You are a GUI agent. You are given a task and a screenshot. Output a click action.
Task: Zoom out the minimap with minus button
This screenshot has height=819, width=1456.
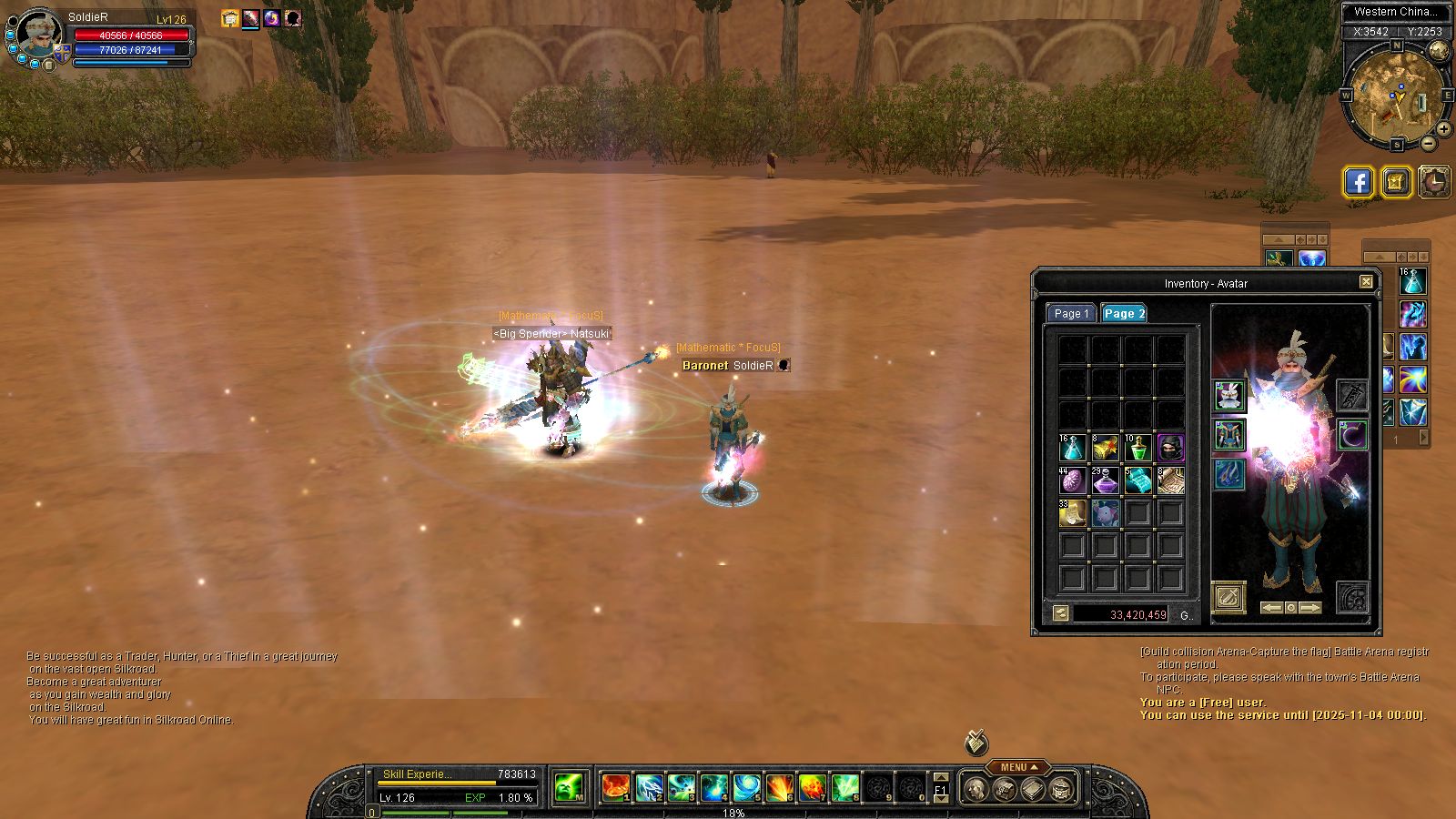1429,143
